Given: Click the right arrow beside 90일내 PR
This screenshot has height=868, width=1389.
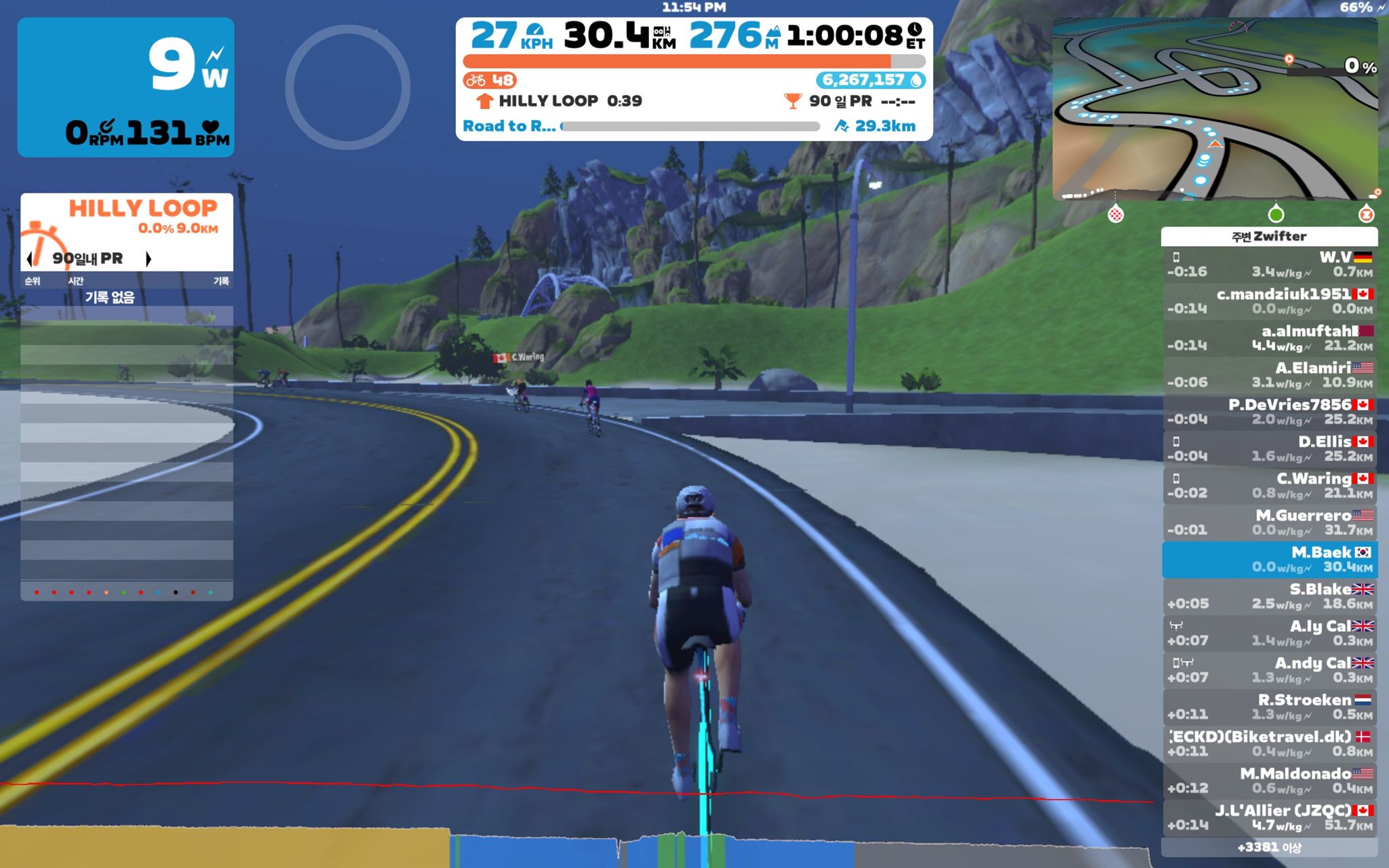Looking at the screenshot, I should click(149, 260).
